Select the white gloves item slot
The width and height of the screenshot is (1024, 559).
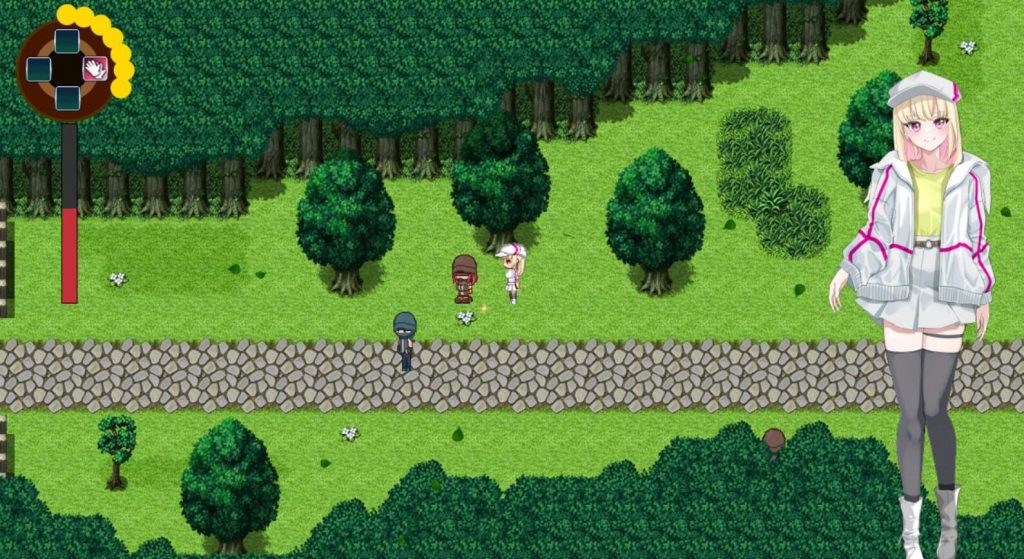95,69
